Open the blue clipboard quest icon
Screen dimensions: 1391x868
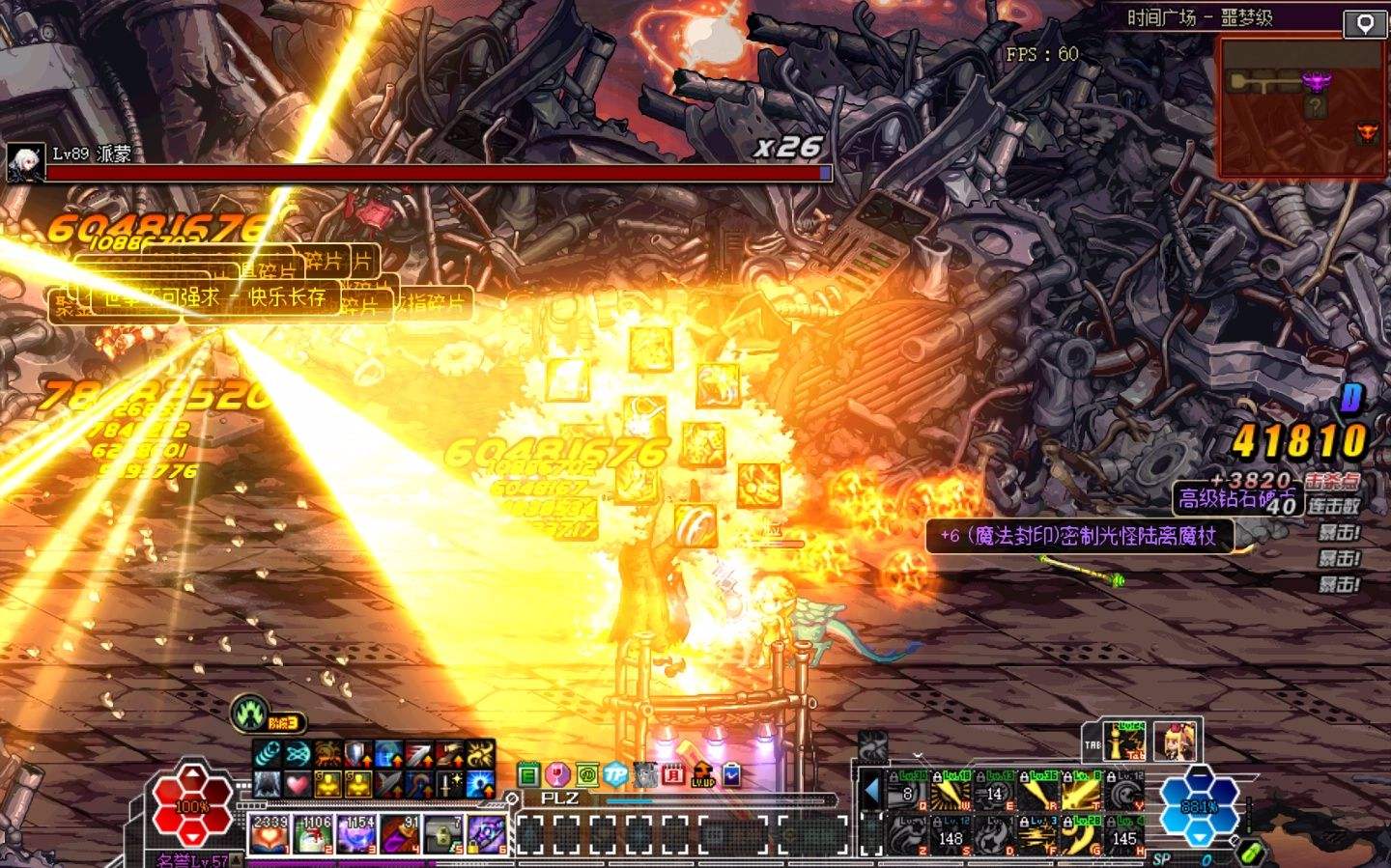(x=732, y=774)
